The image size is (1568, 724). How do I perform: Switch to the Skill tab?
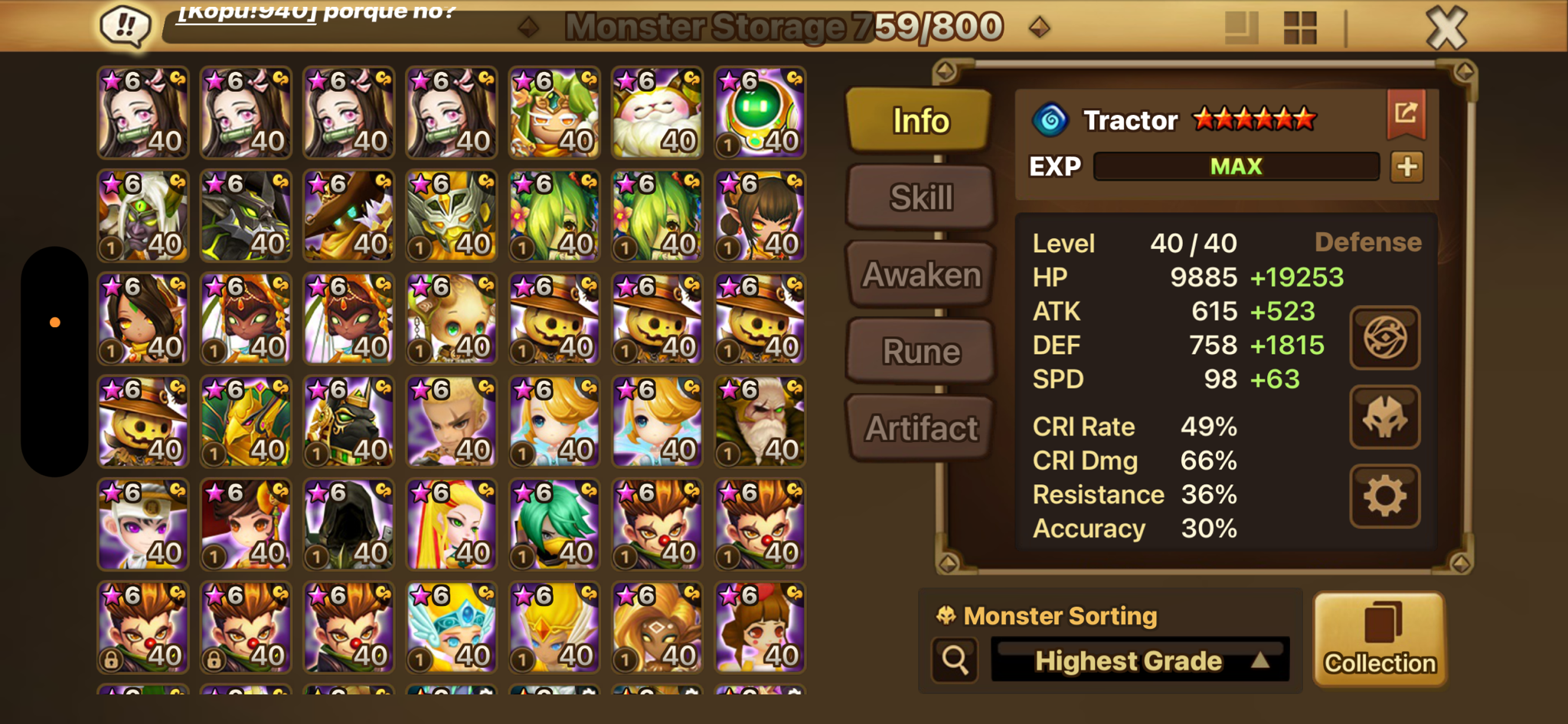click(x=921, y=198)
